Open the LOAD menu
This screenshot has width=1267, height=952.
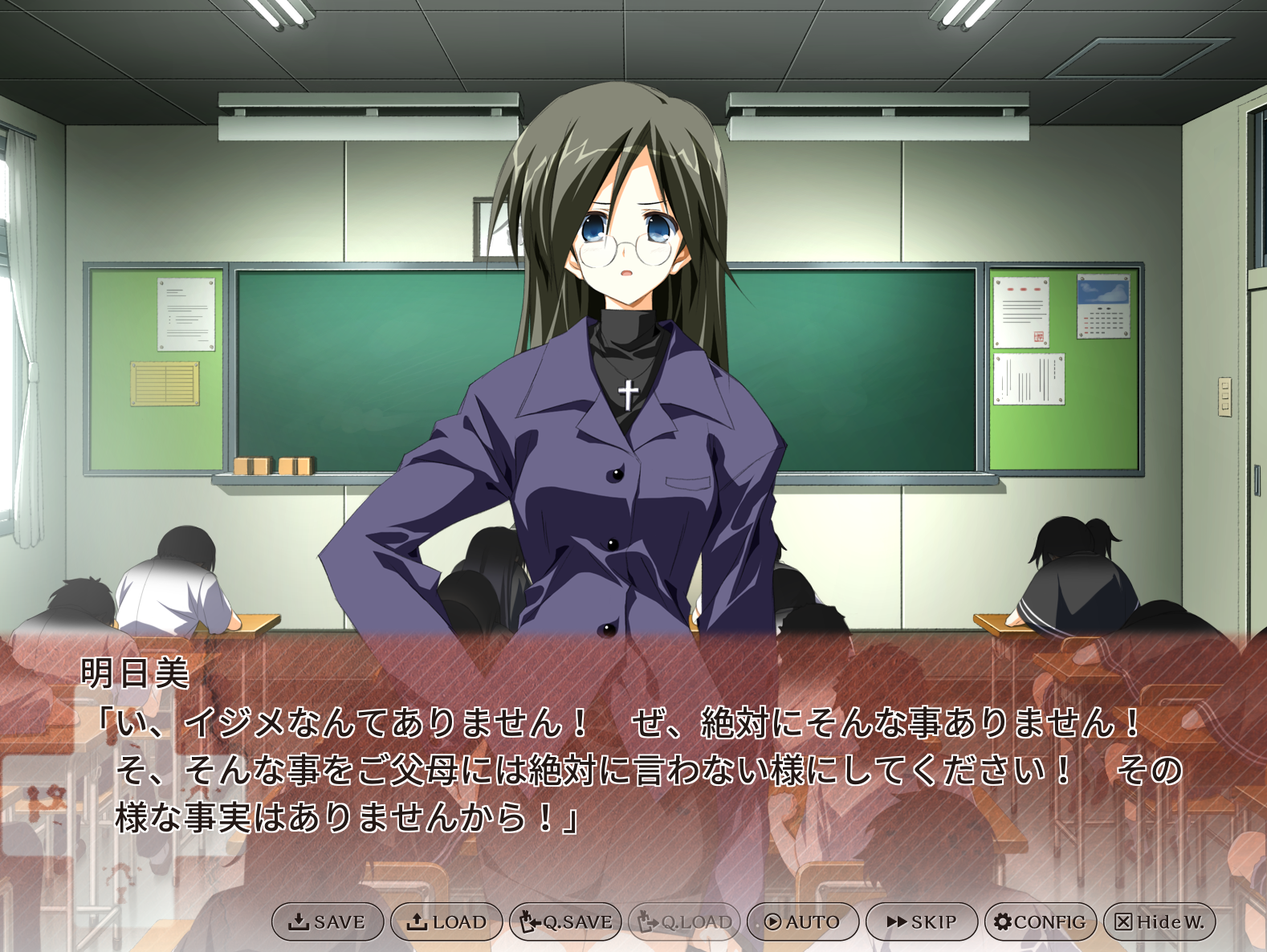pyautogui.click(x=446, y=921)
